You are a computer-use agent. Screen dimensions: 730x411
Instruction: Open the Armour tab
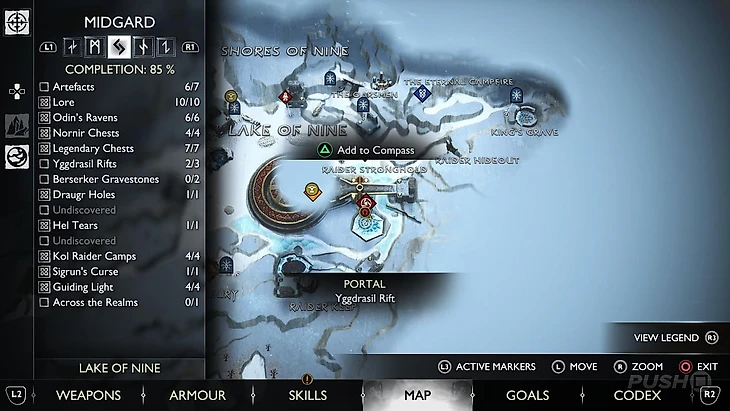click(x=197, y=395)
